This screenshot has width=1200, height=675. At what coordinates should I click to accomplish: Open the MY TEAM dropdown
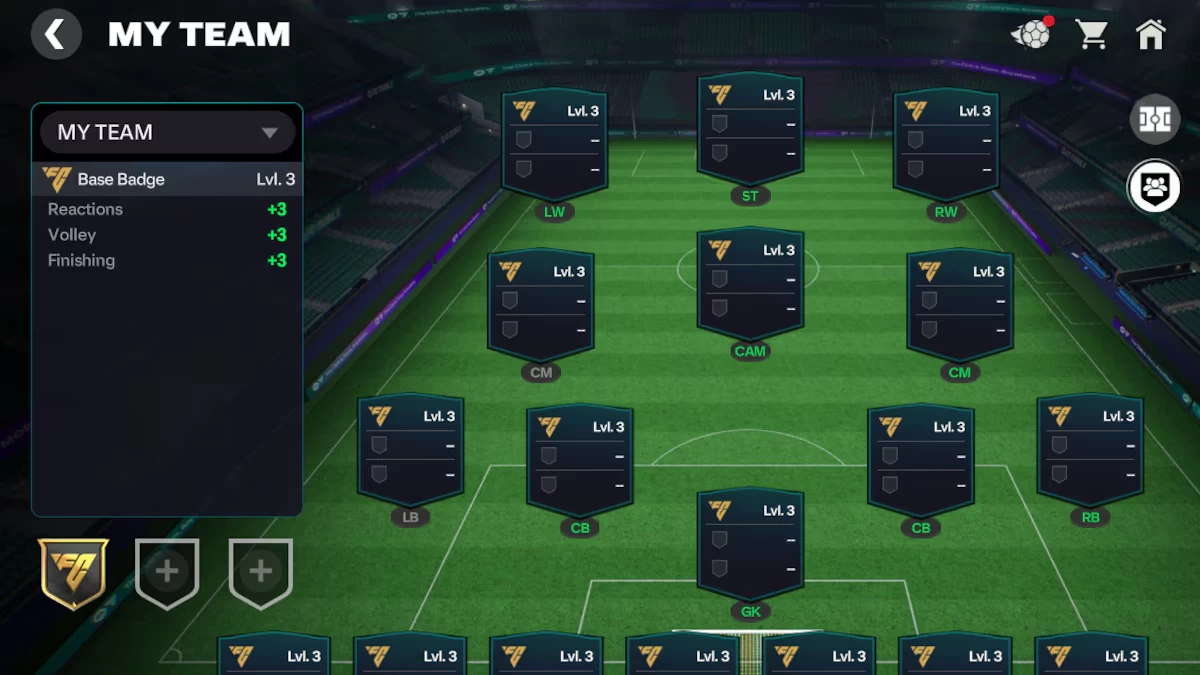click(168, 132)
